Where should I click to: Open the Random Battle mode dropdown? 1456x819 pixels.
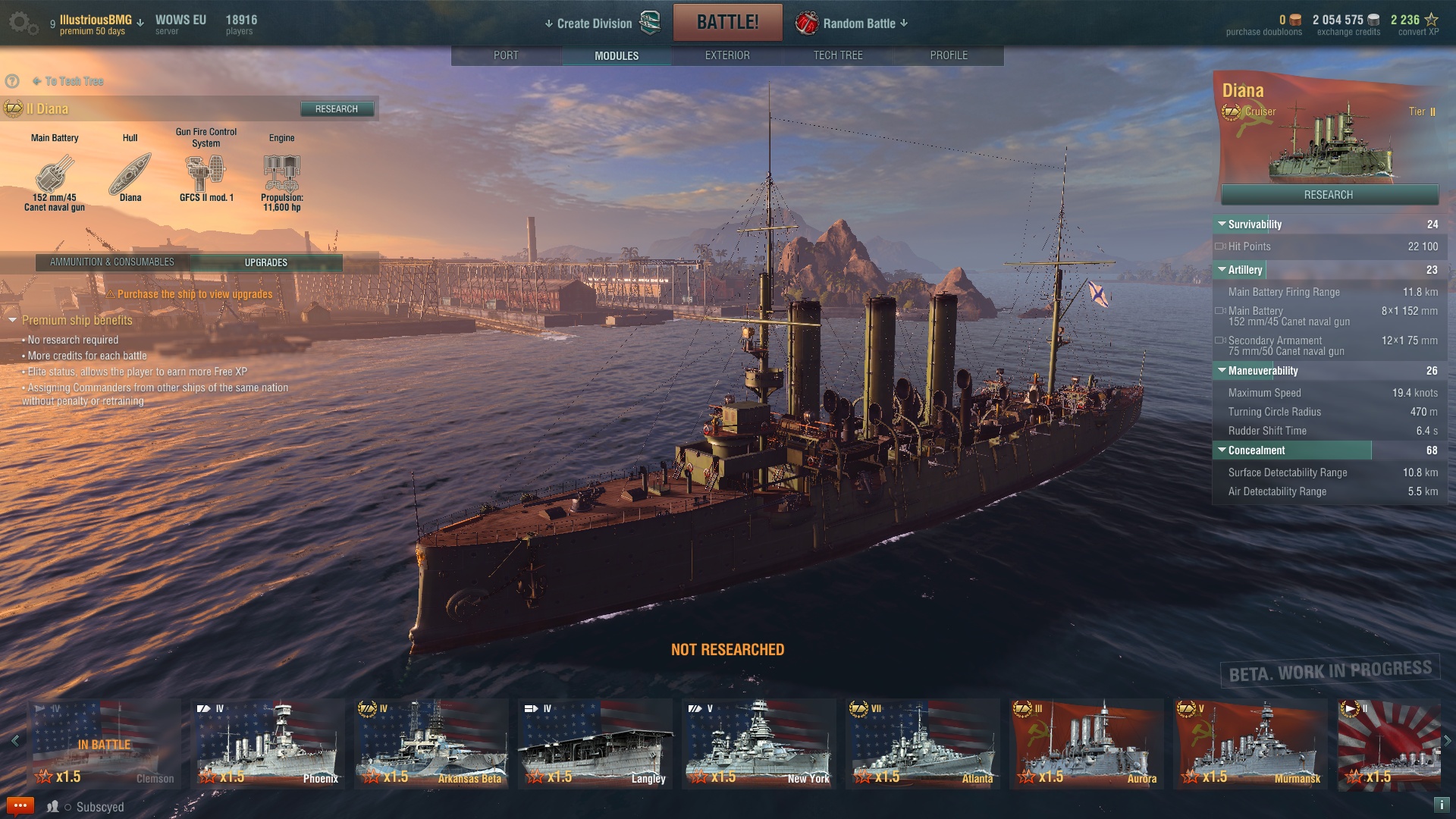[858, 24]
